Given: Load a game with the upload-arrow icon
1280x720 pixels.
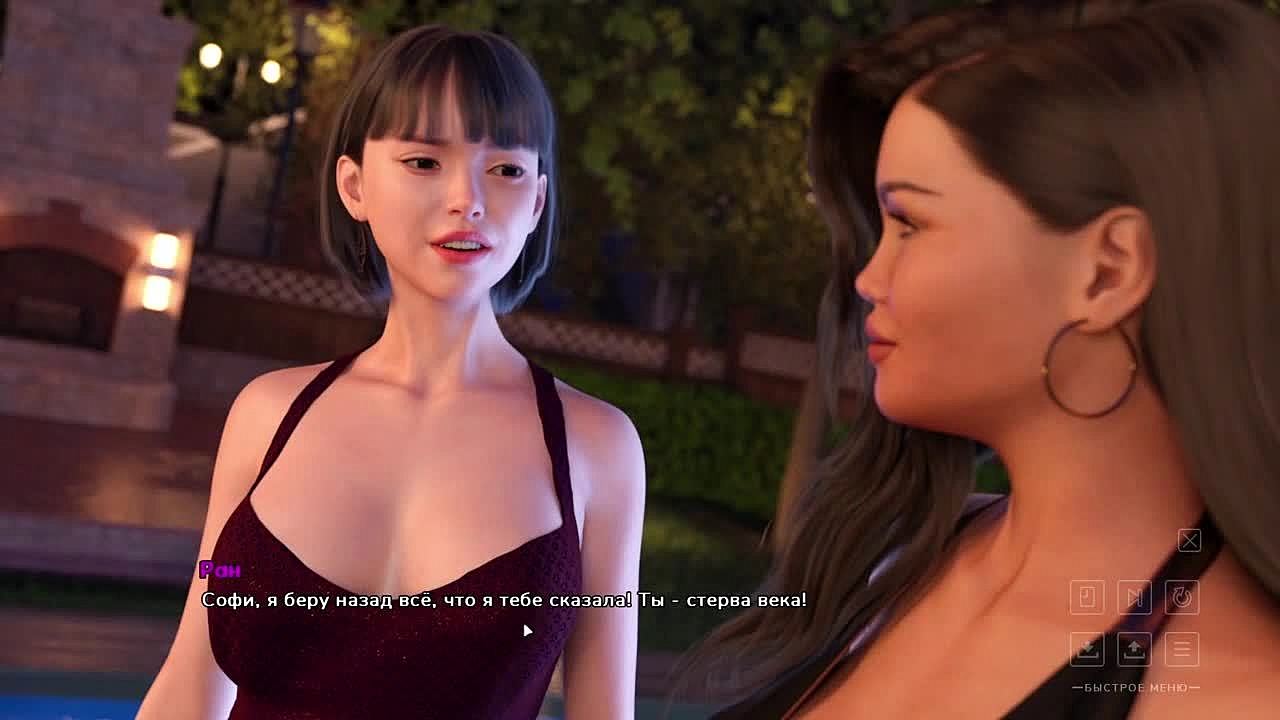Looking at the screenshot, I should coord(1134,649).
